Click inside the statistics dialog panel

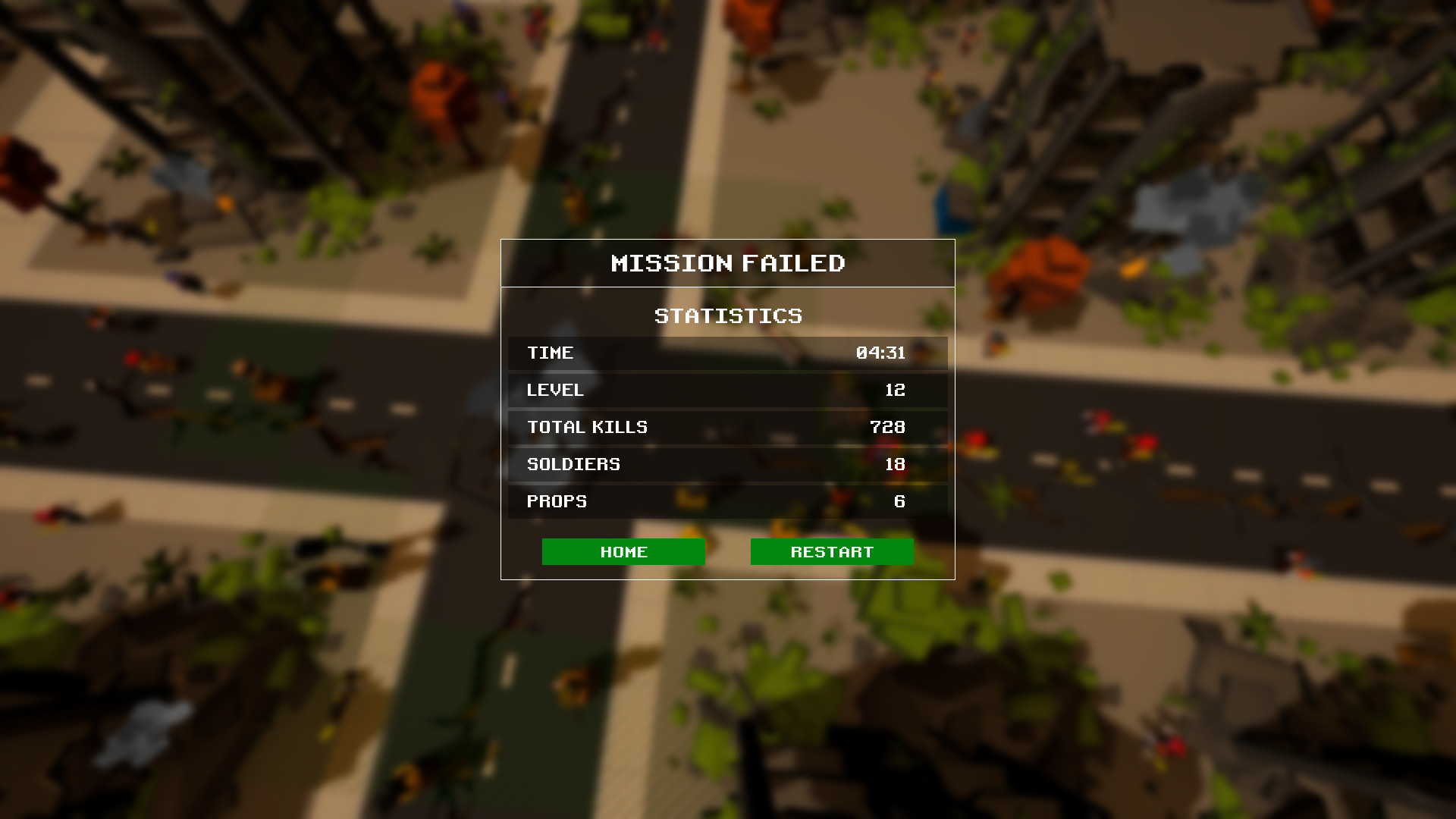pyautogui.click(x=728, y=409)
